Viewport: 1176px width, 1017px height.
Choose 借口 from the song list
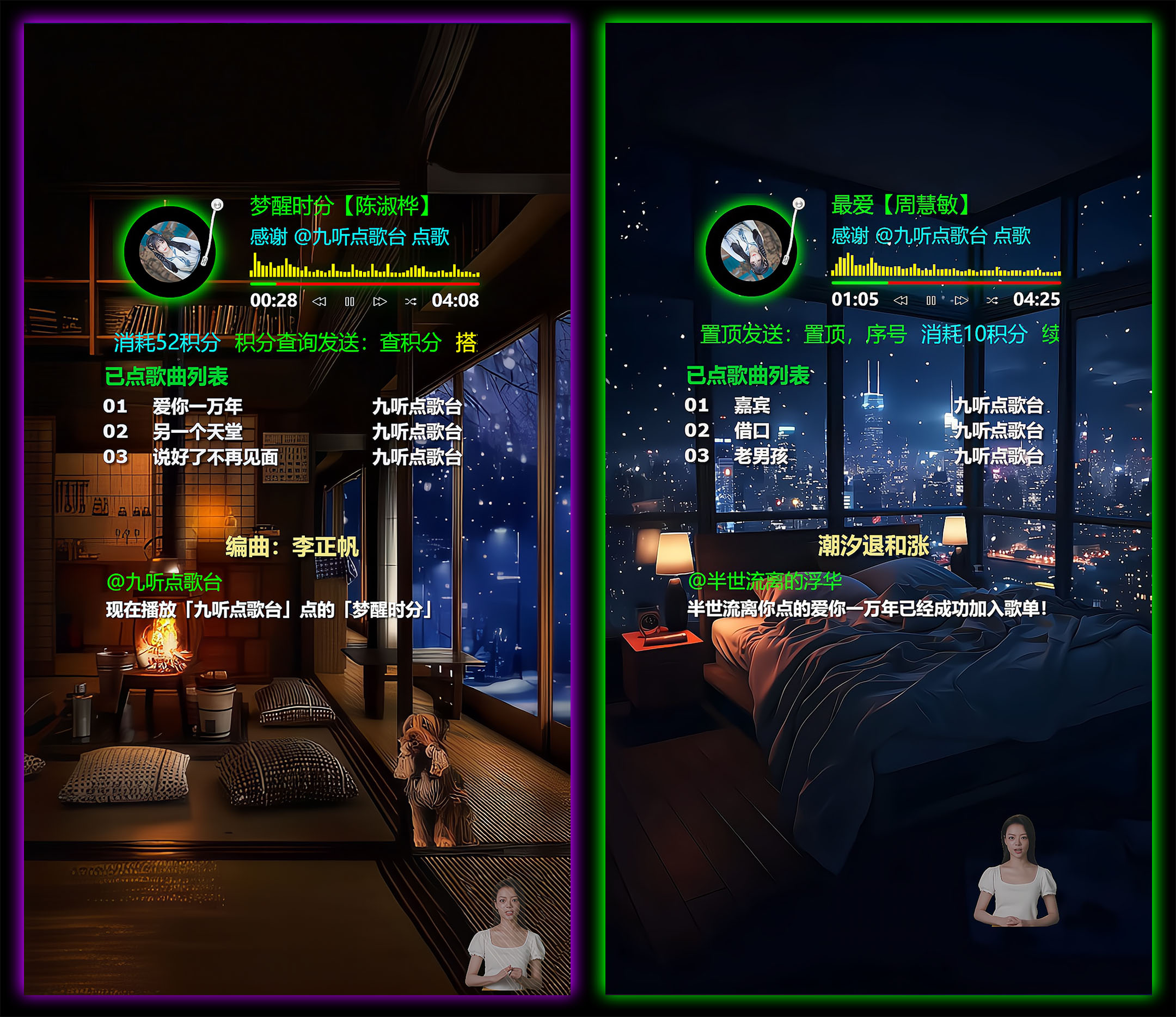click(752, 431)
